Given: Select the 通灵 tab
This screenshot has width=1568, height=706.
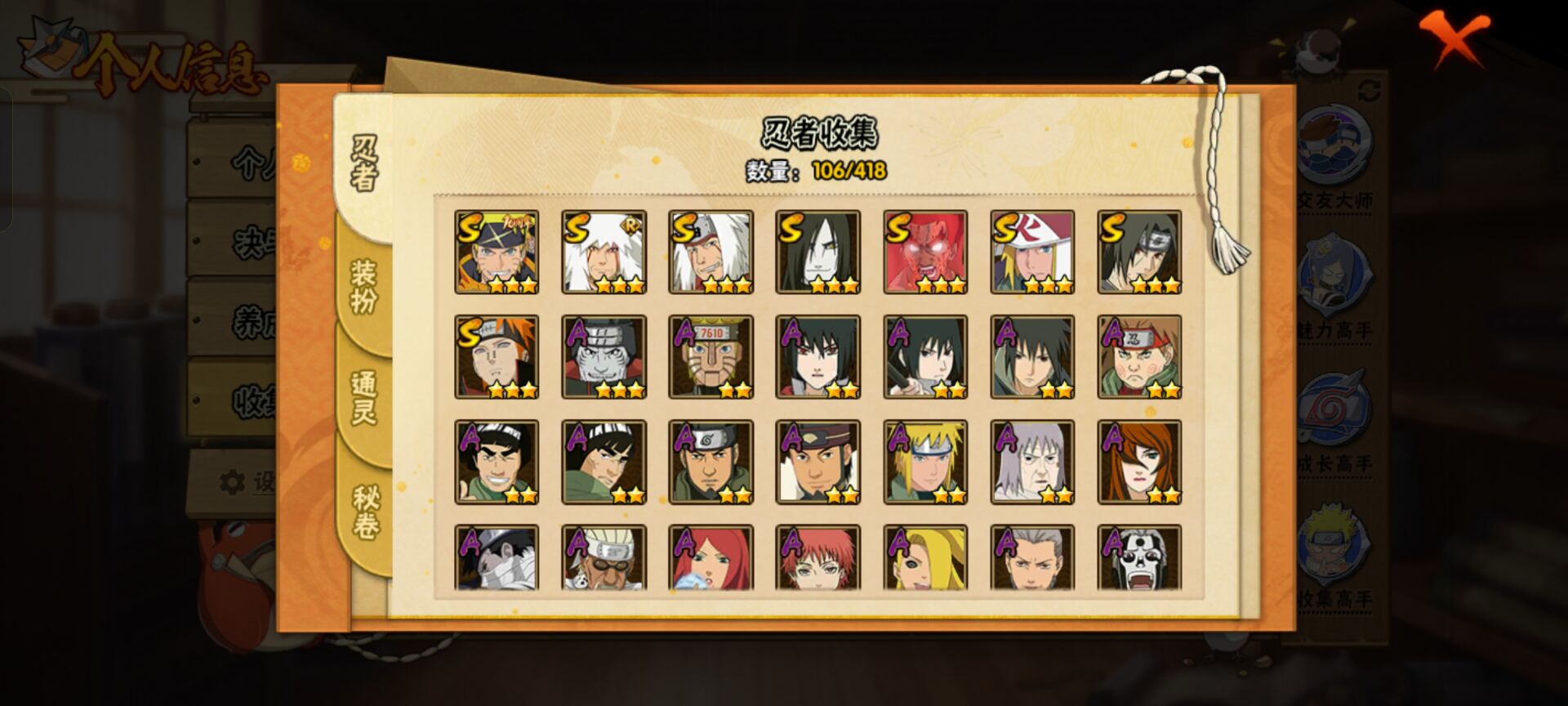Looking at the screenshot, I should tap(364, 398).
